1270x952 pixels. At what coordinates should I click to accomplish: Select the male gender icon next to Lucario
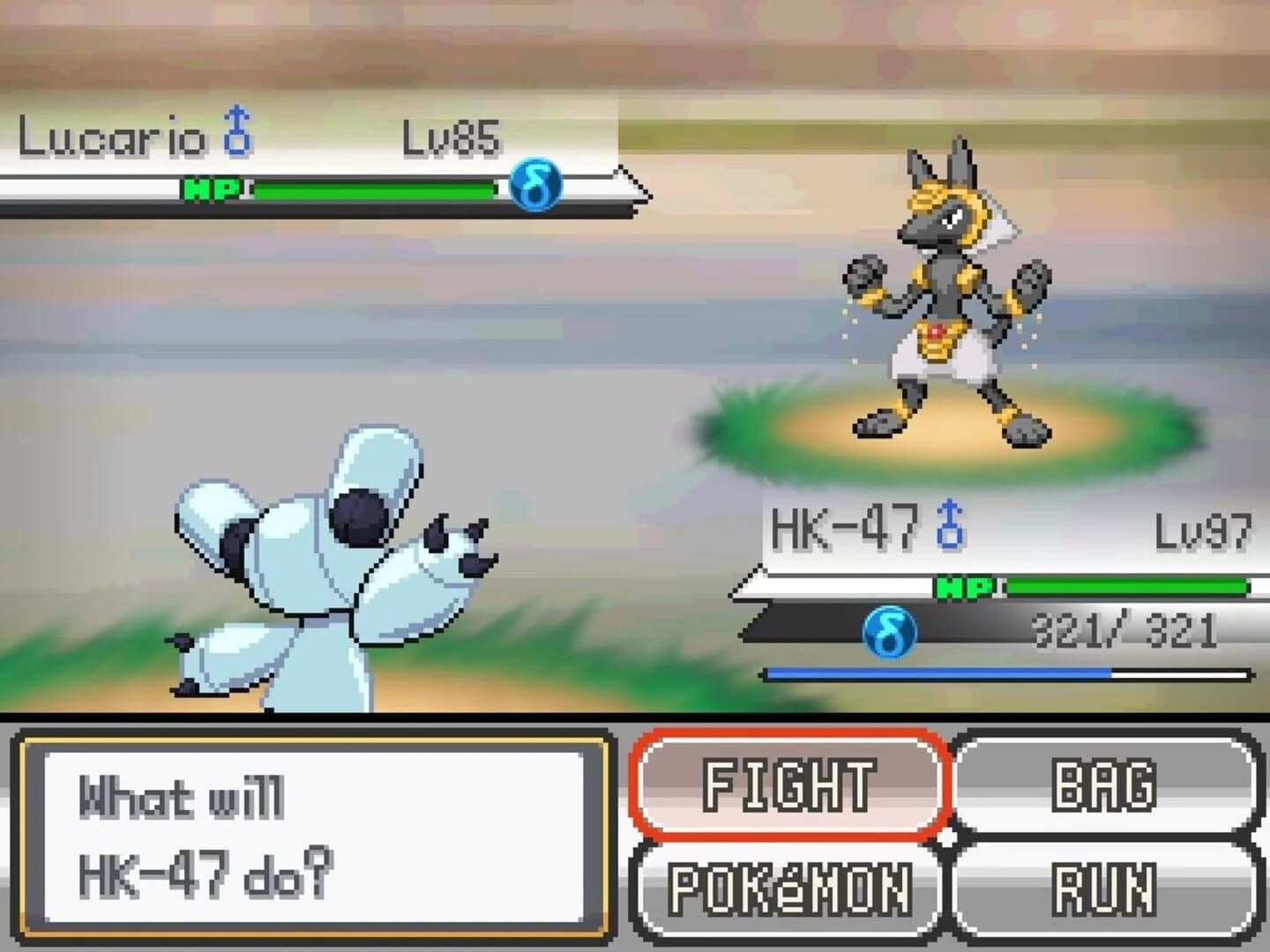point(237,131)
